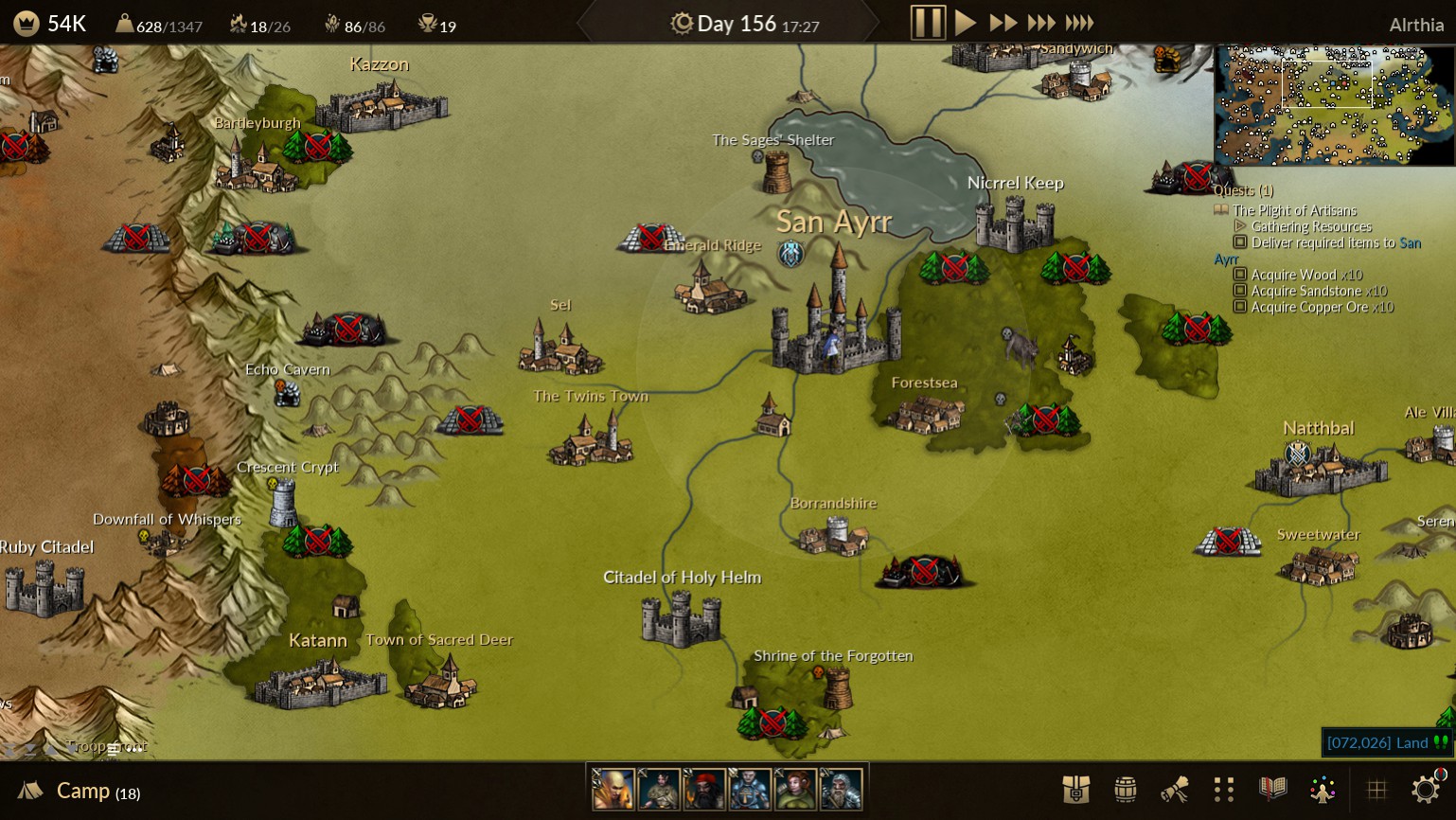
Task: Open the barrel supplies icon
Action: 1125,790
